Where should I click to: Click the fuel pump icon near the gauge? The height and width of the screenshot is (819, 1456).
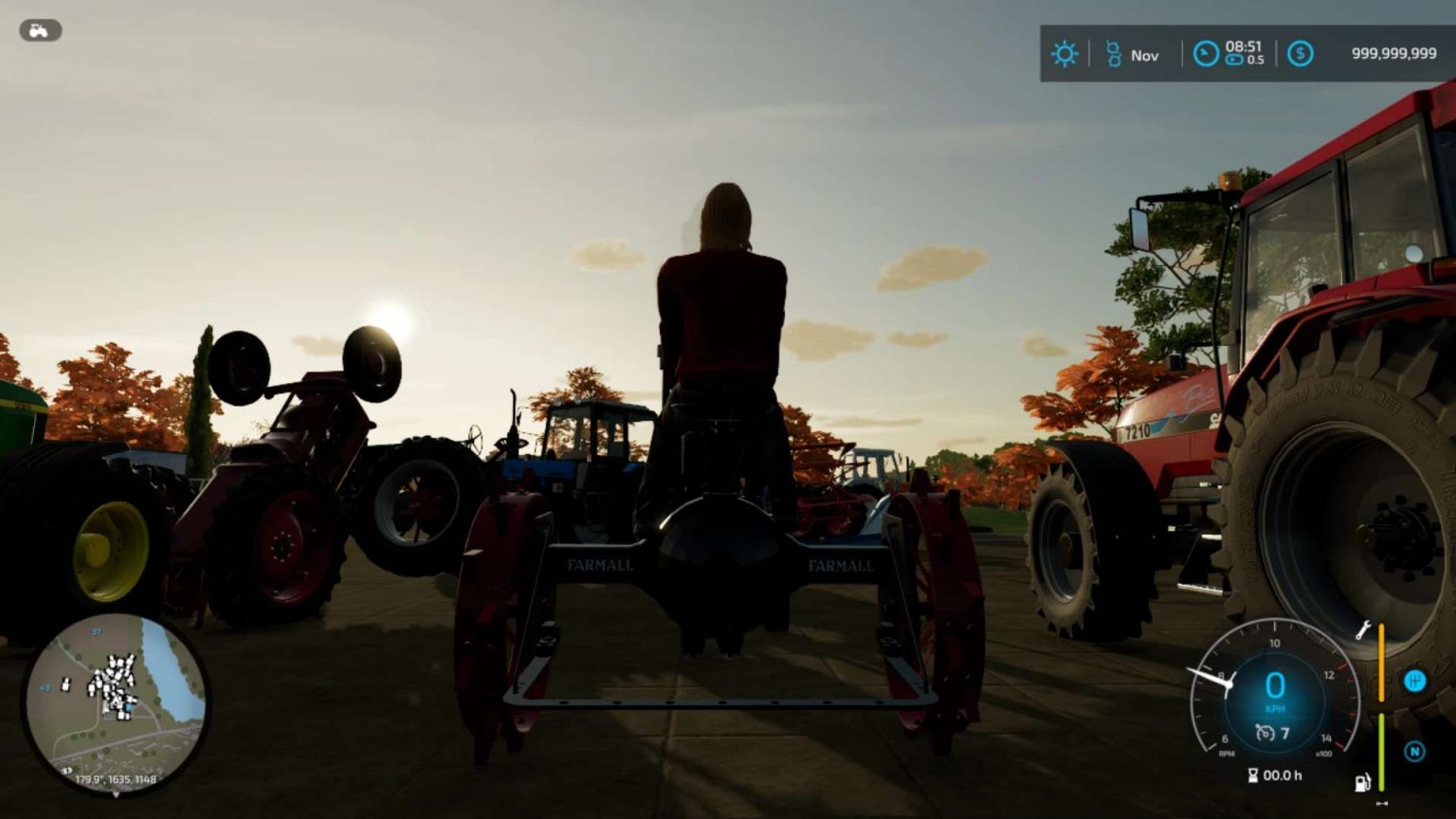pos(1363,781)
